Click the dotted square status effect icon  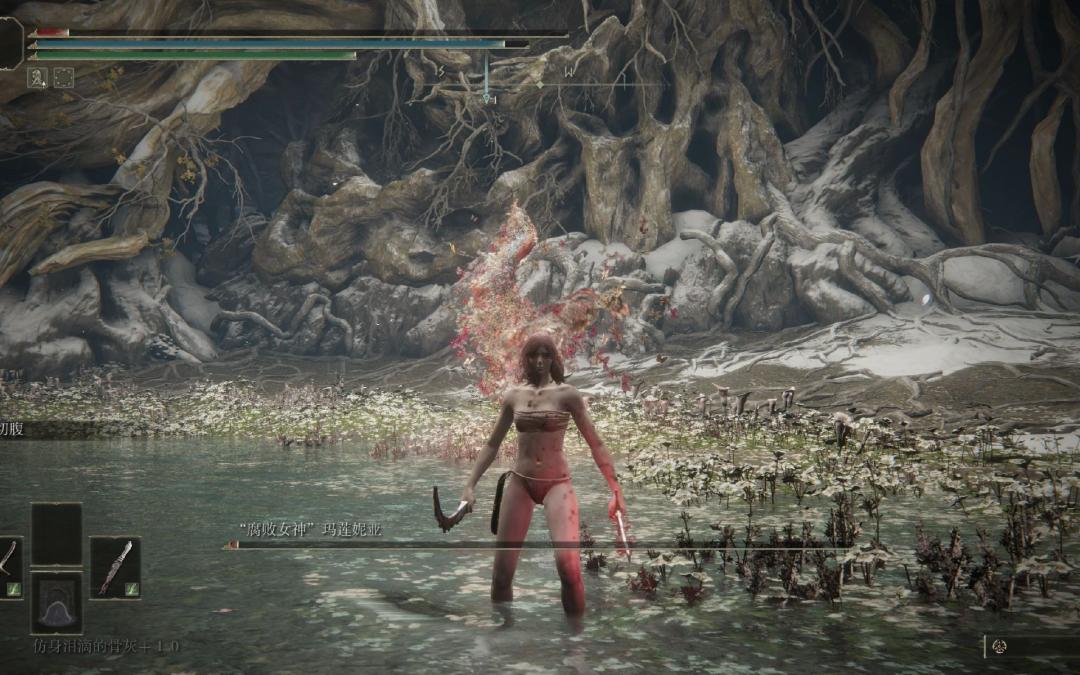(63, 77)
